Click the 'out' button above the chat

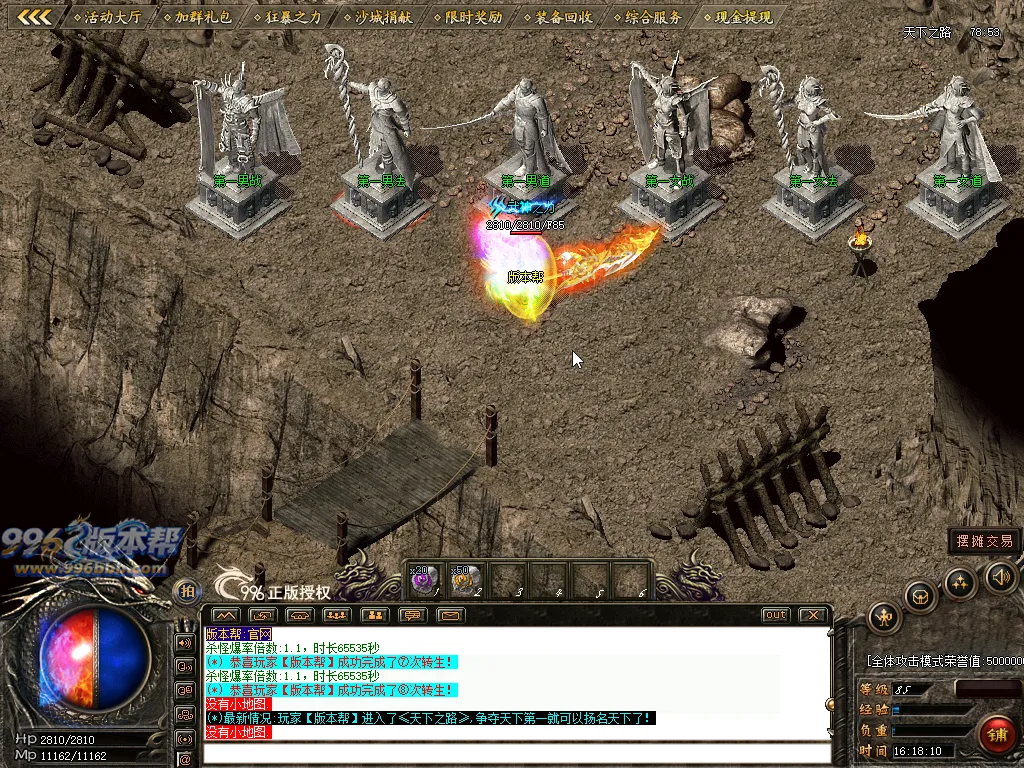pos(775,615)
